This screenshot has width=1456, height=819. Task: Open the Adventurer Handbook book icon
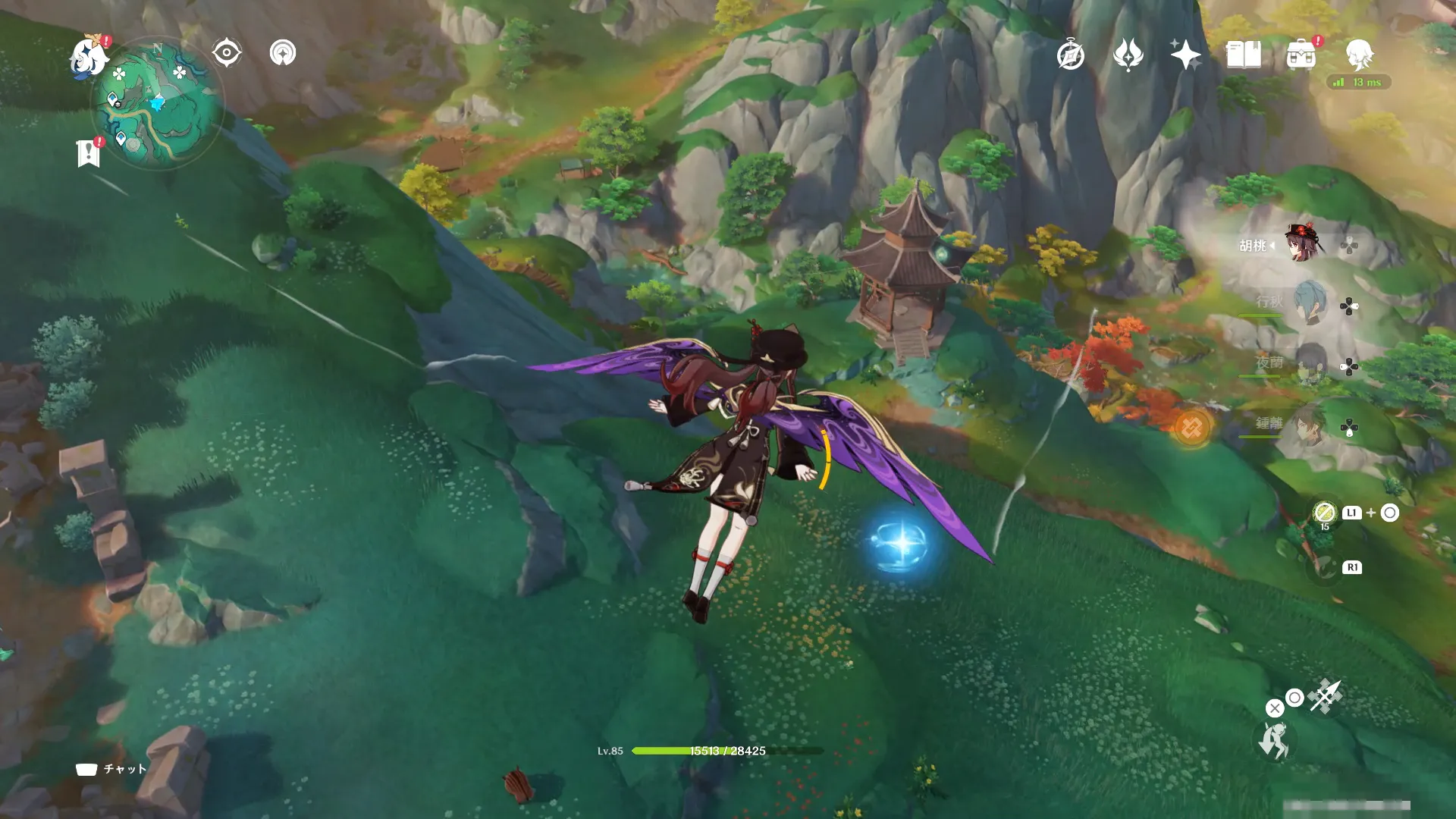pyautogui.click(x=1243, y=55)
